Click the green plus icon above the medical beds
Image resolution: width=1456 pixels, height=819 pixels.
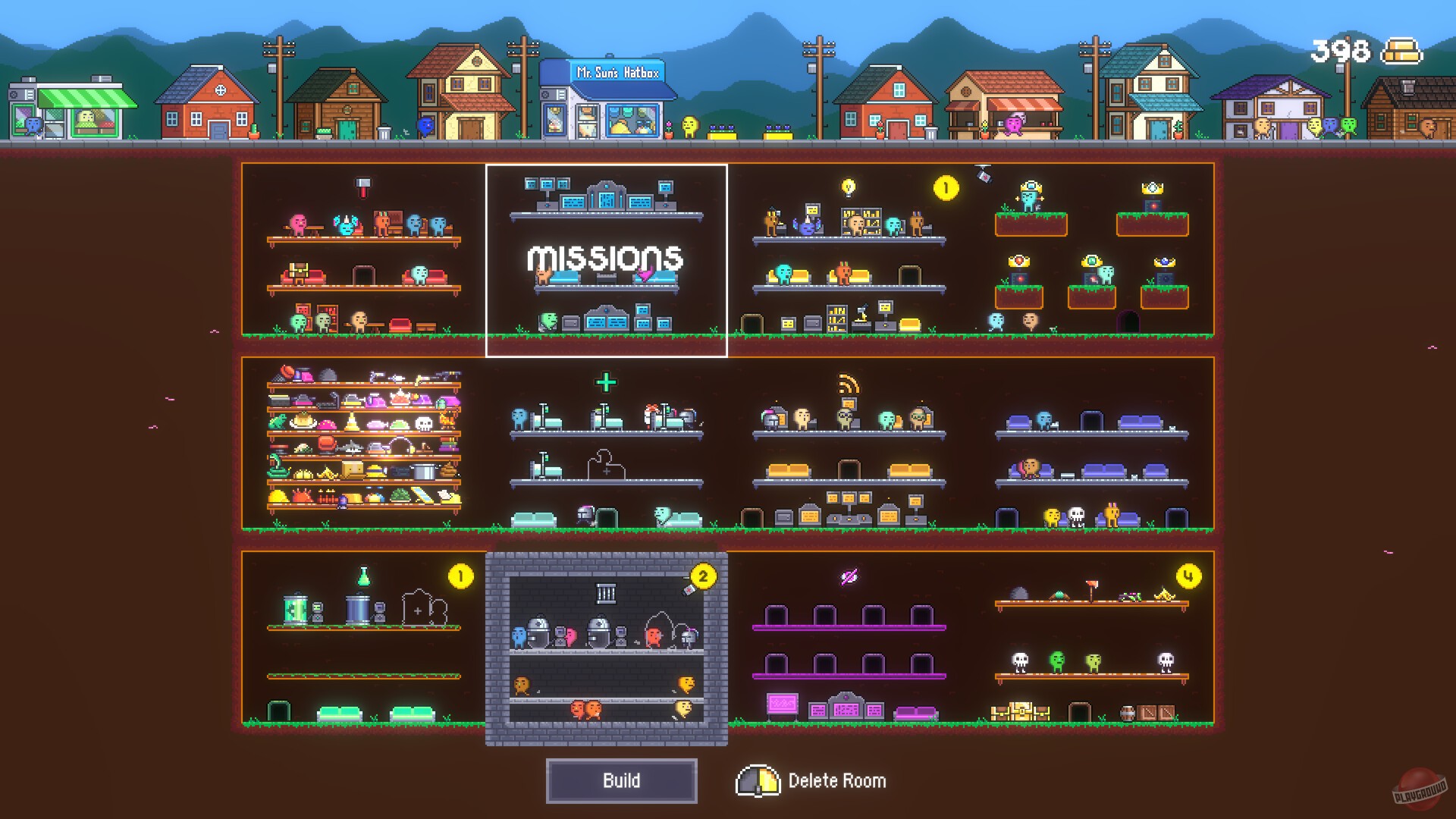pyautogui.click(x=604, y=383)
